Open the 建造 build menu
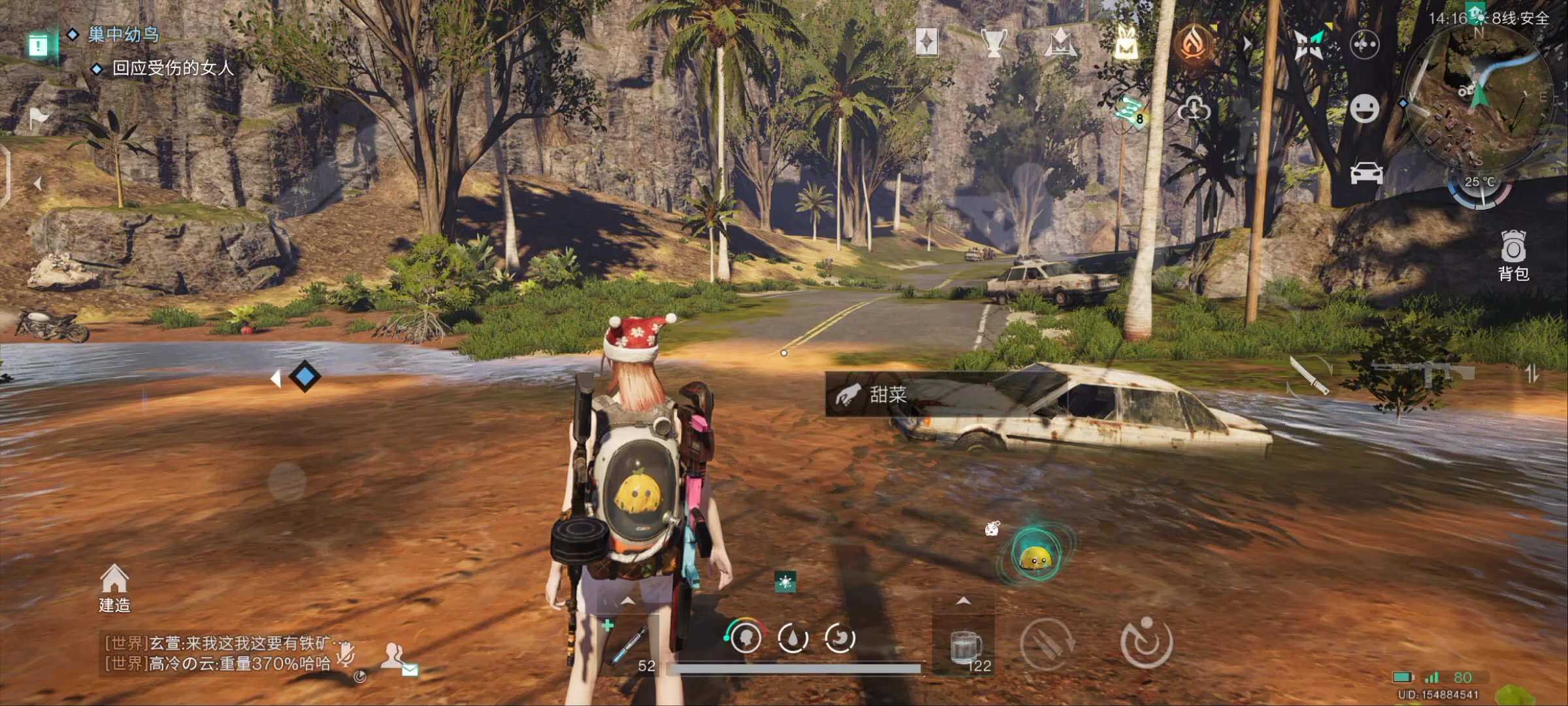The image size is (1568, 706). click(x=114, y=588)
